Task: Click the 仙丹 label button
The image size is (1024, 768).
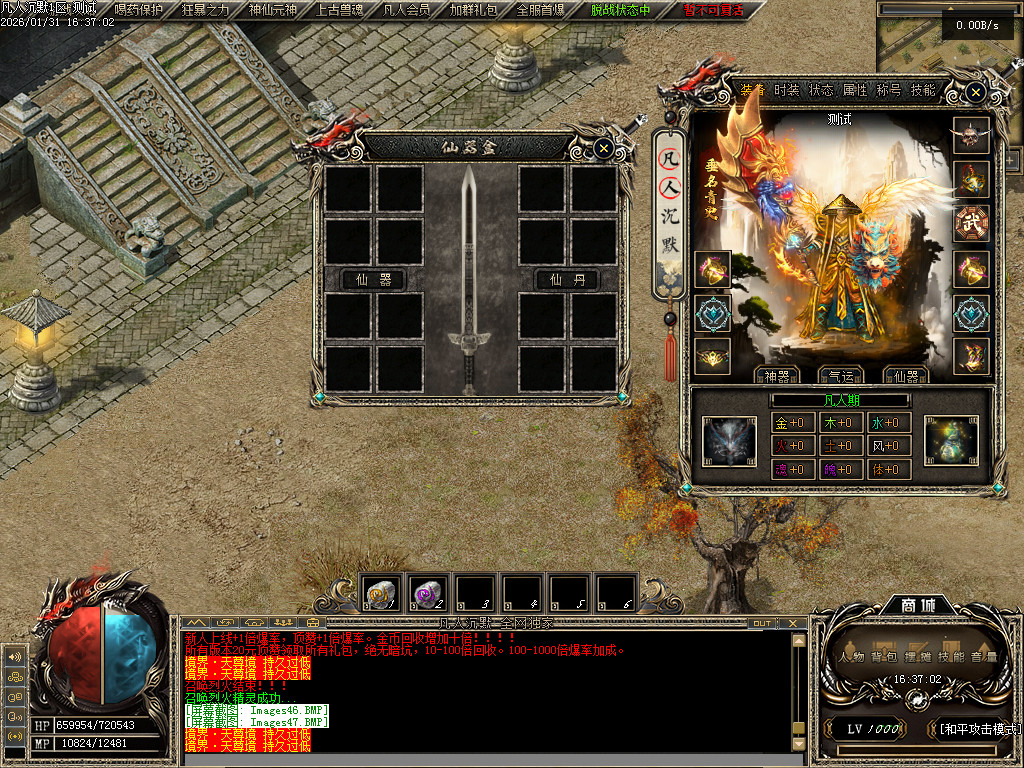Action: pyautogui.click(x=566, y=280)
